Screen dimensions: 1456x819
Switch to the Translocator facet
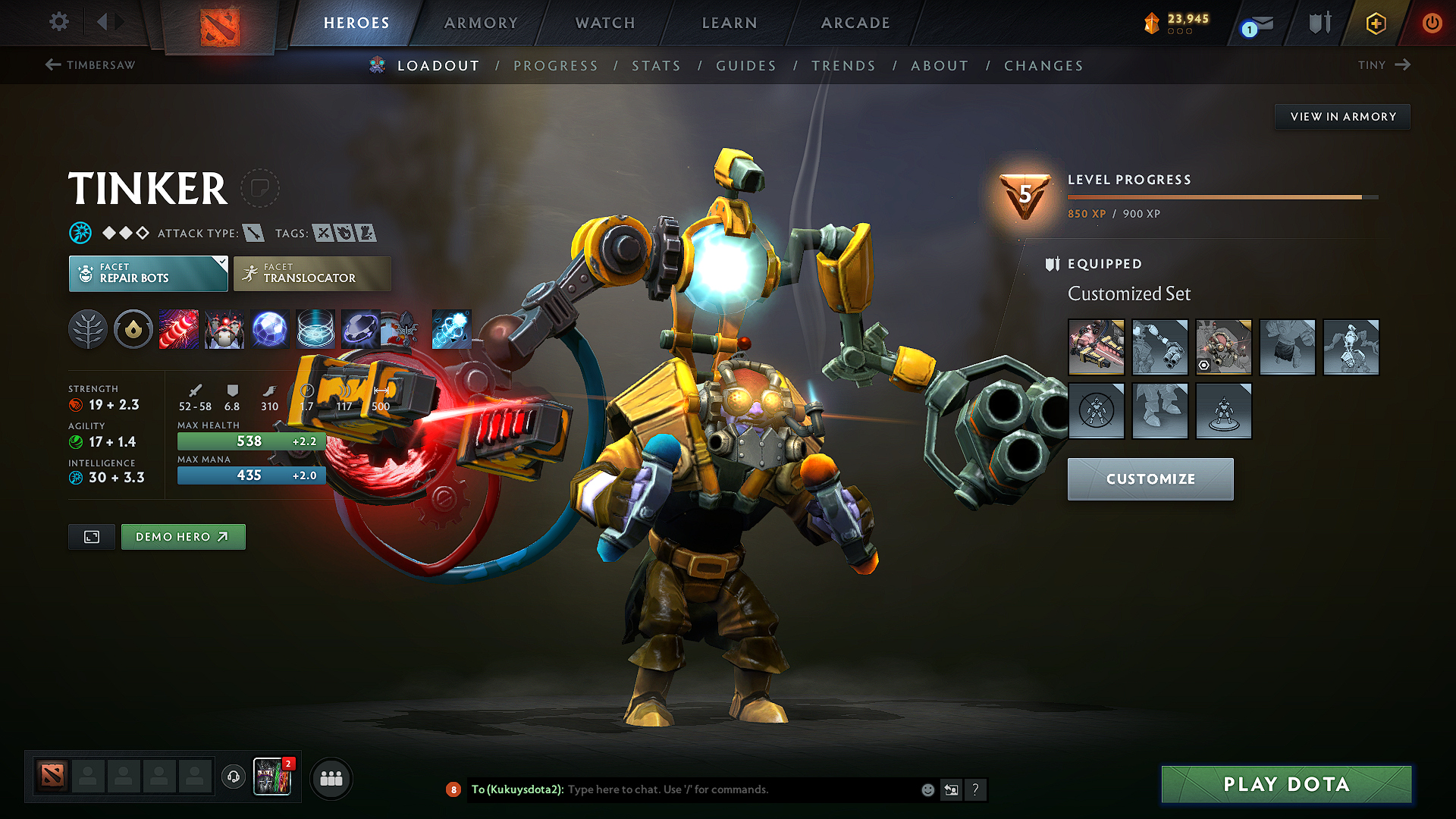click(x=311, y=273)
